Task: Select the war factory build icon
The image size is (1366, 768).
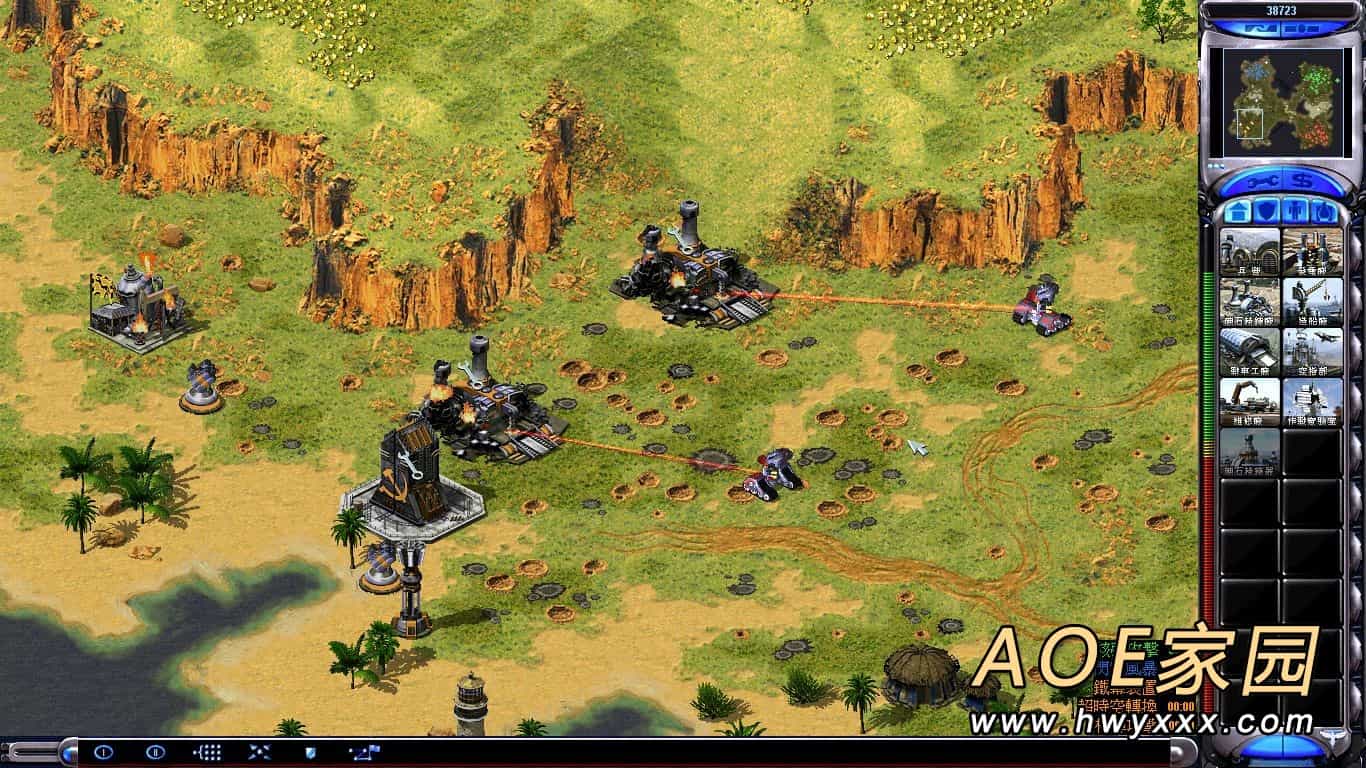Action: point(1249,352)
